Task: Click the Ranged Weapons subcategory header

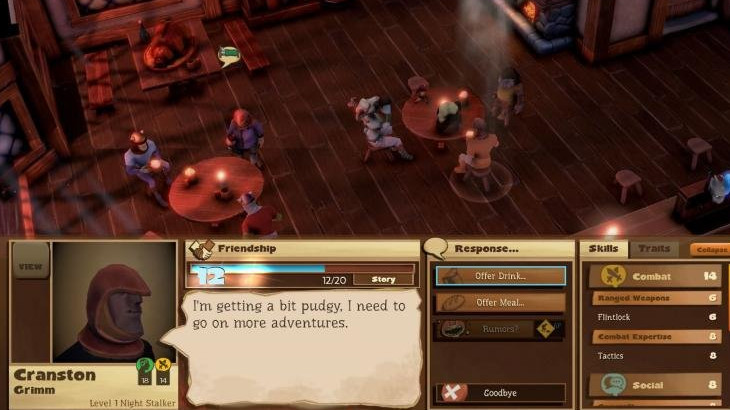Action: [654, 298]
